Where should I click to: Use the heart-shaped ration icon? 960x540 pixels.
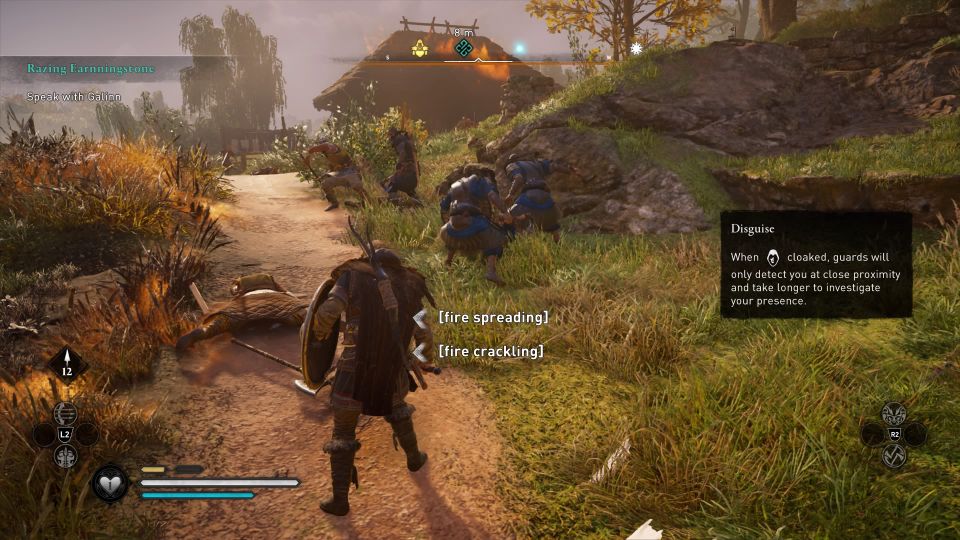tap(109, 484)
